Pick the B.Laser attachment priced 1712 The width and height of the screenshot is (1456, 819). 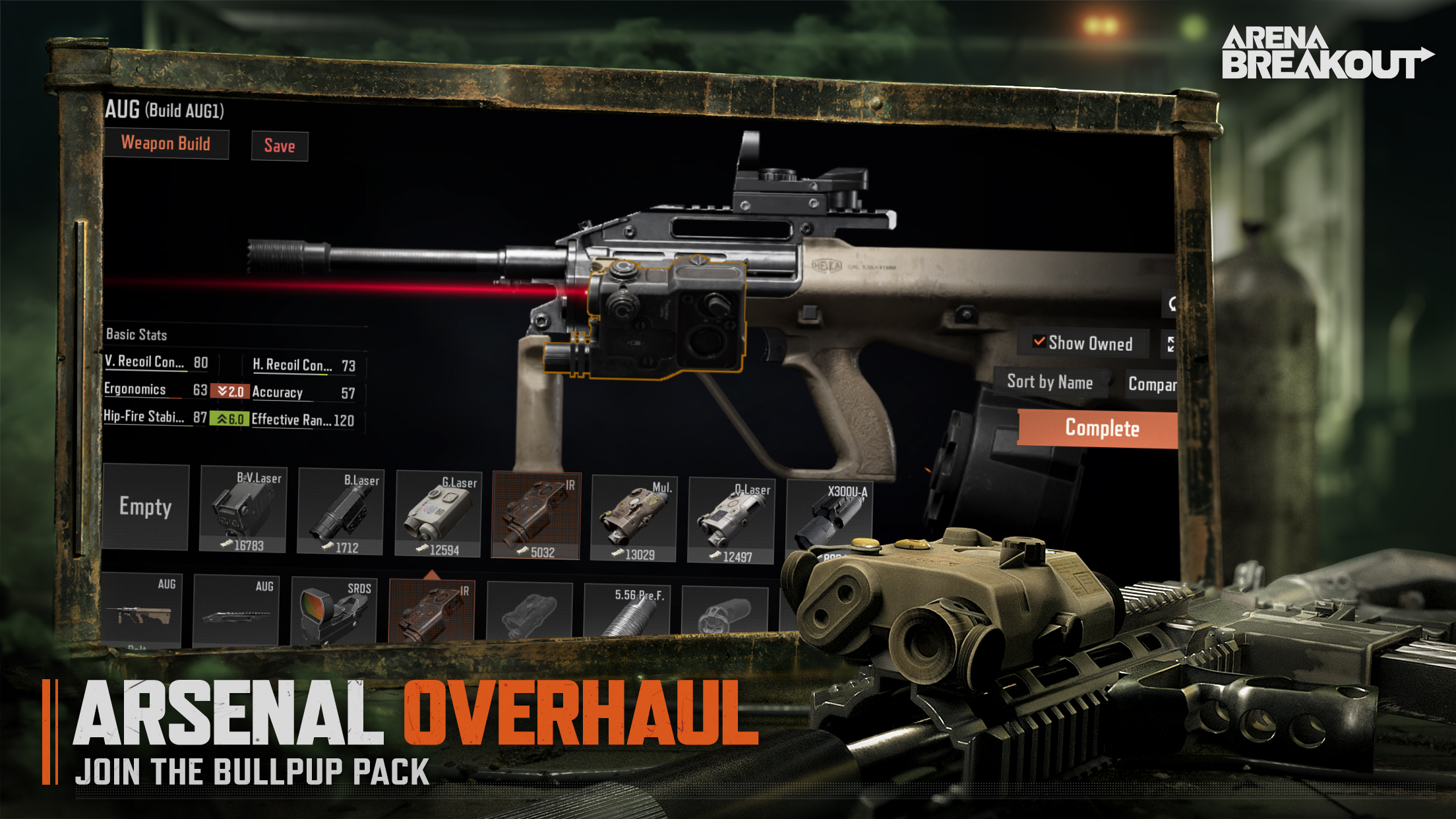[x=340, y=512]
